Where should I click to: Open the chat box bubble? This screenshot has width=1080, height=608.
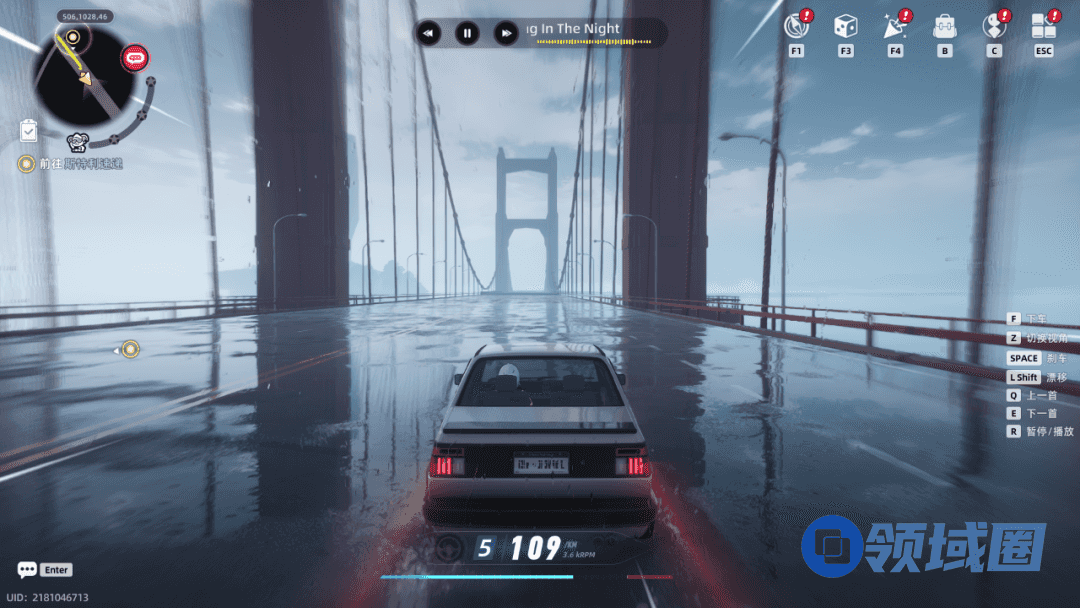point(27,570)
